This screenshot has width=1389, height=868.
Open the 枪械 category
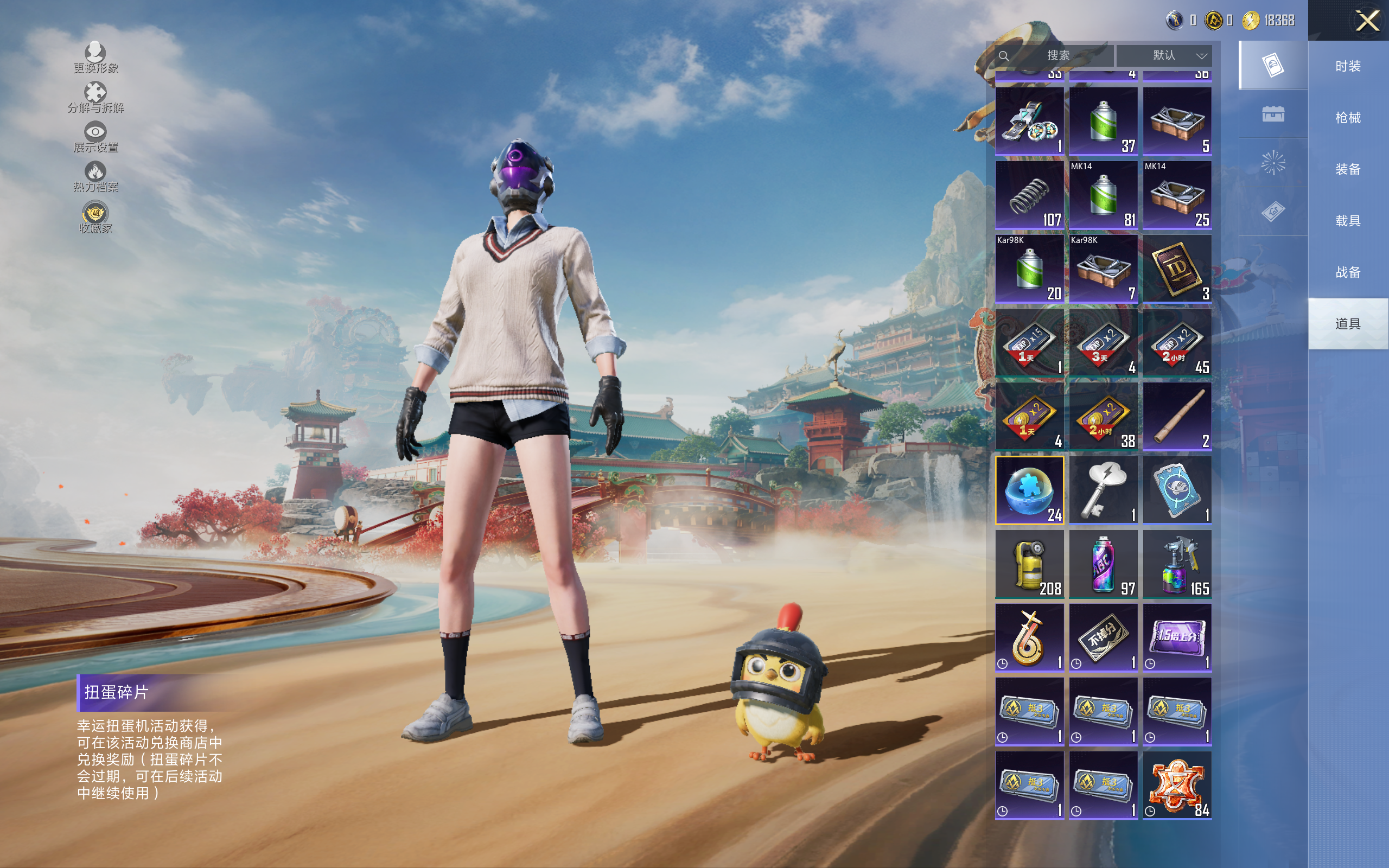(1348, 118)
